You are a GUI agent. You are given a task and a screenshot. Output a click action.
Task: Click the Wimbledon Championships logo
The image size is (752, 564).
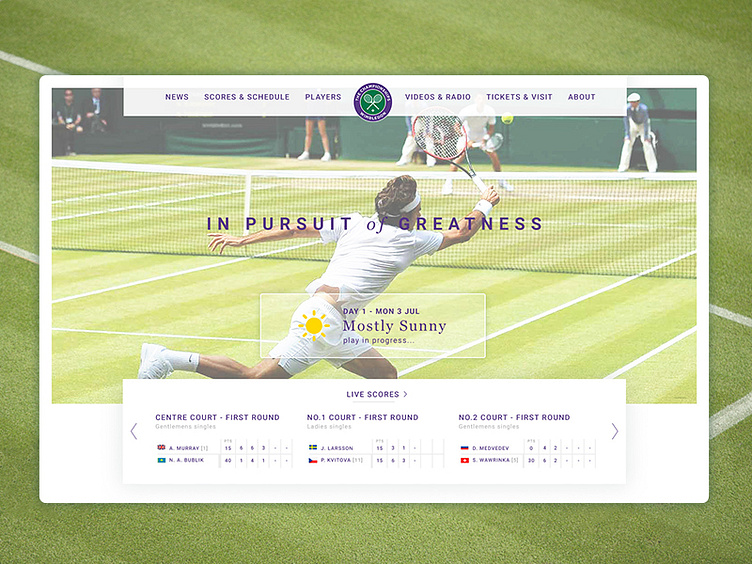click(x=373, y=101)
